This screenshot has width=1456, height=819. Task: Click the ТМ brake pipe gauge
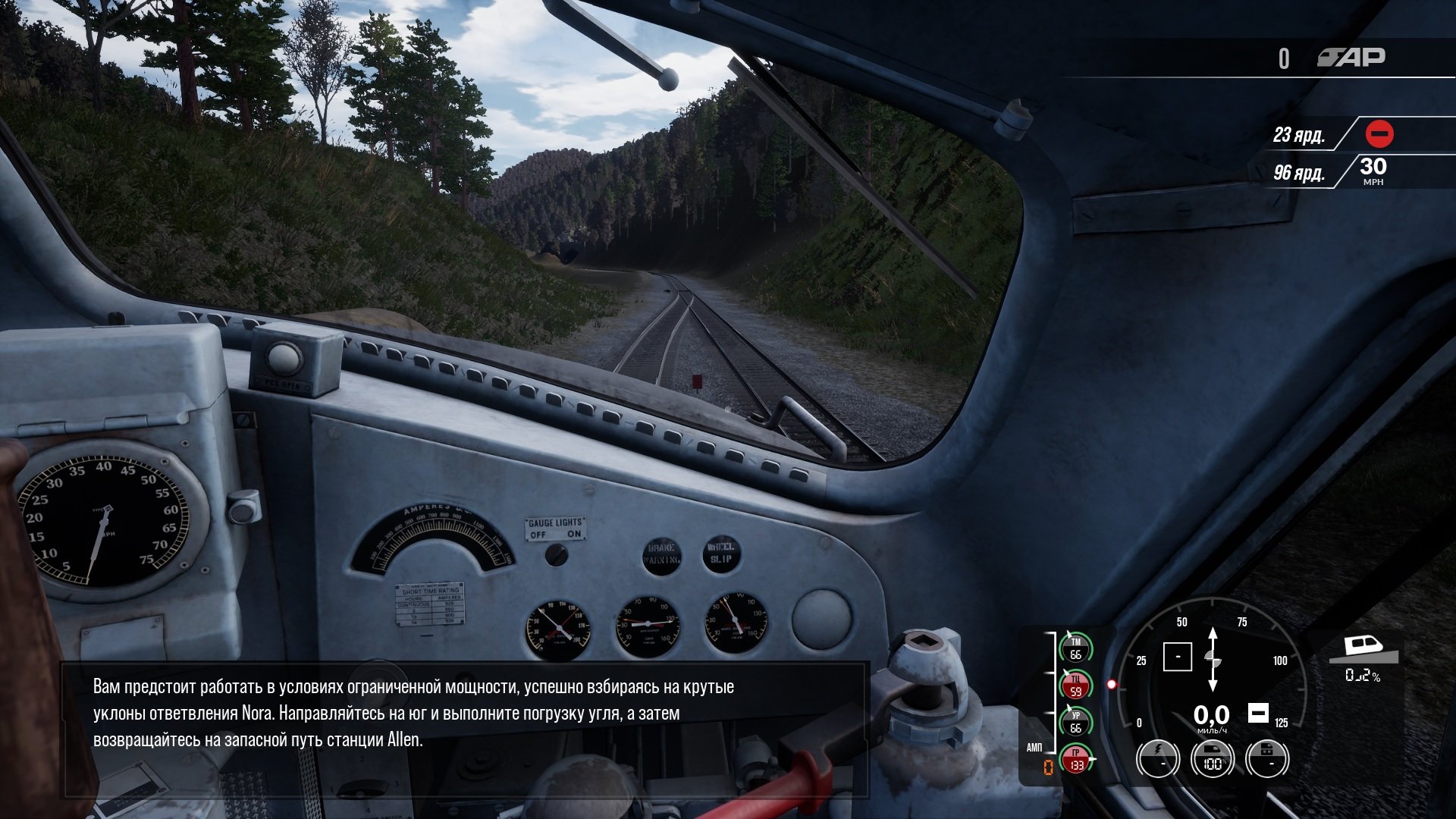tap(1075, 649)
